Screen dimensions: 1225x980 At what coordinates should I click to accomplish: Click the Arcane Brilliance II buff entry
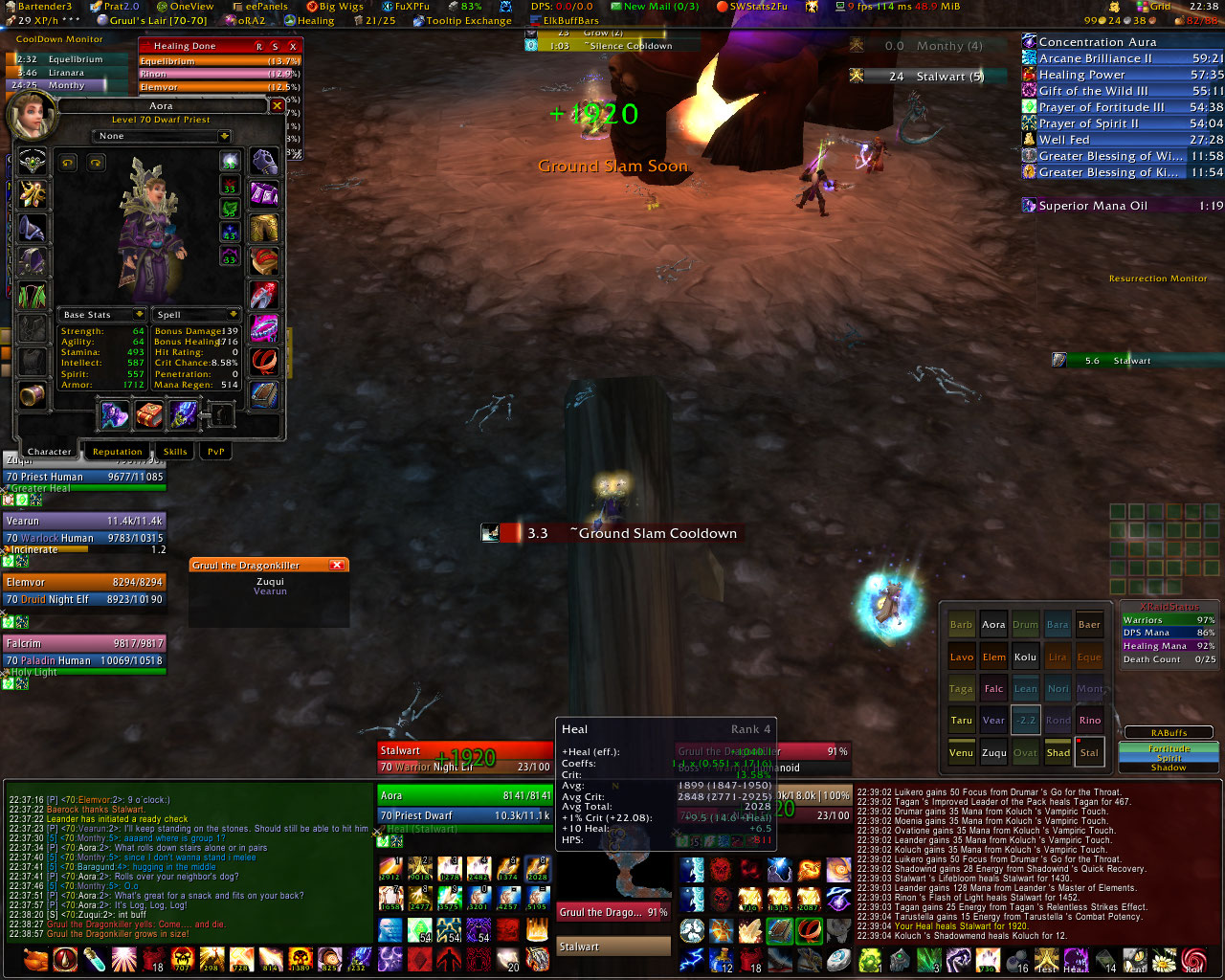[1096, 58]
